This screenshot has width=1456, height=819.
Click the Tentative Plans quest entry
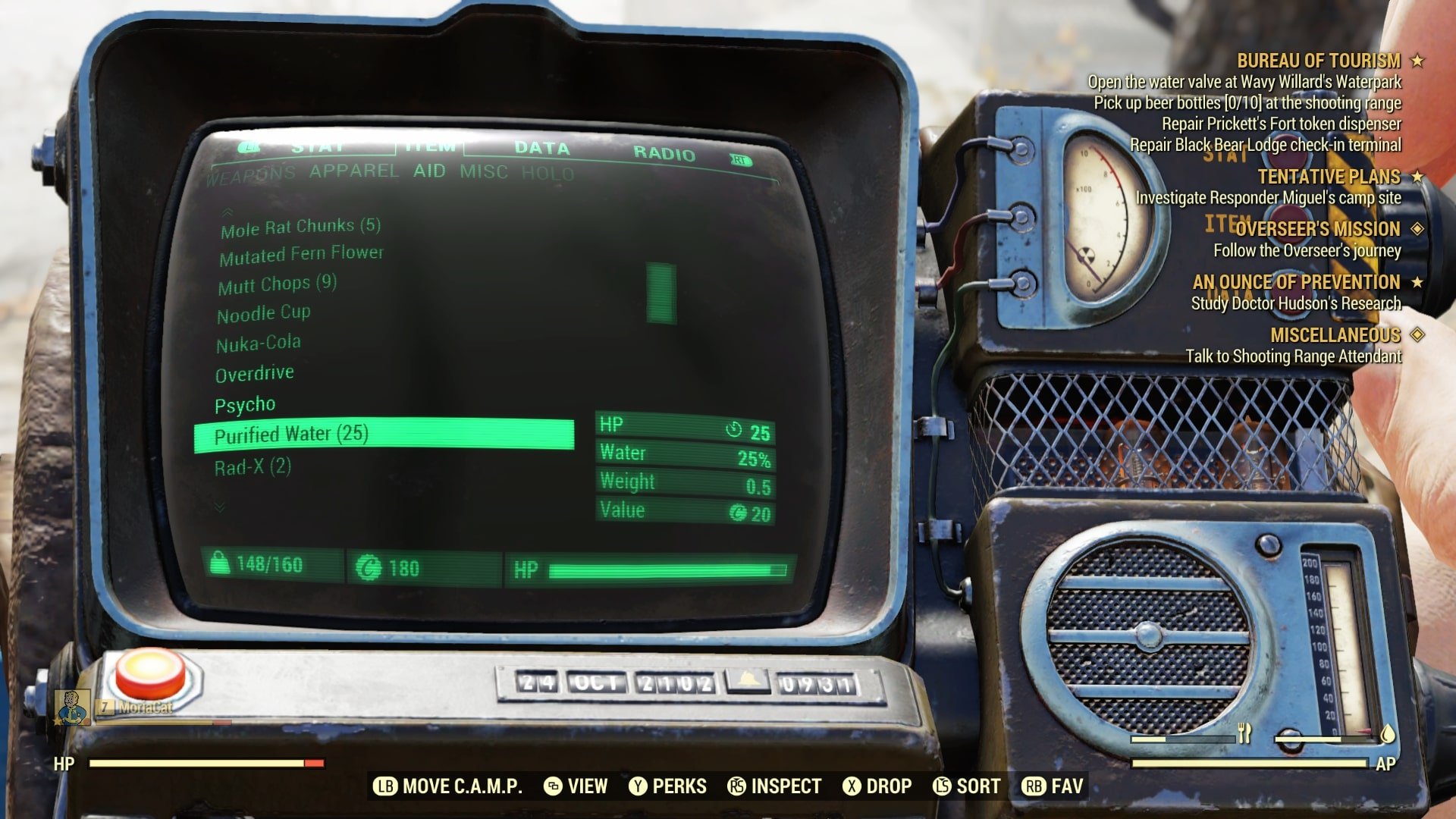pyautogui.click(x=1329, y=177)
